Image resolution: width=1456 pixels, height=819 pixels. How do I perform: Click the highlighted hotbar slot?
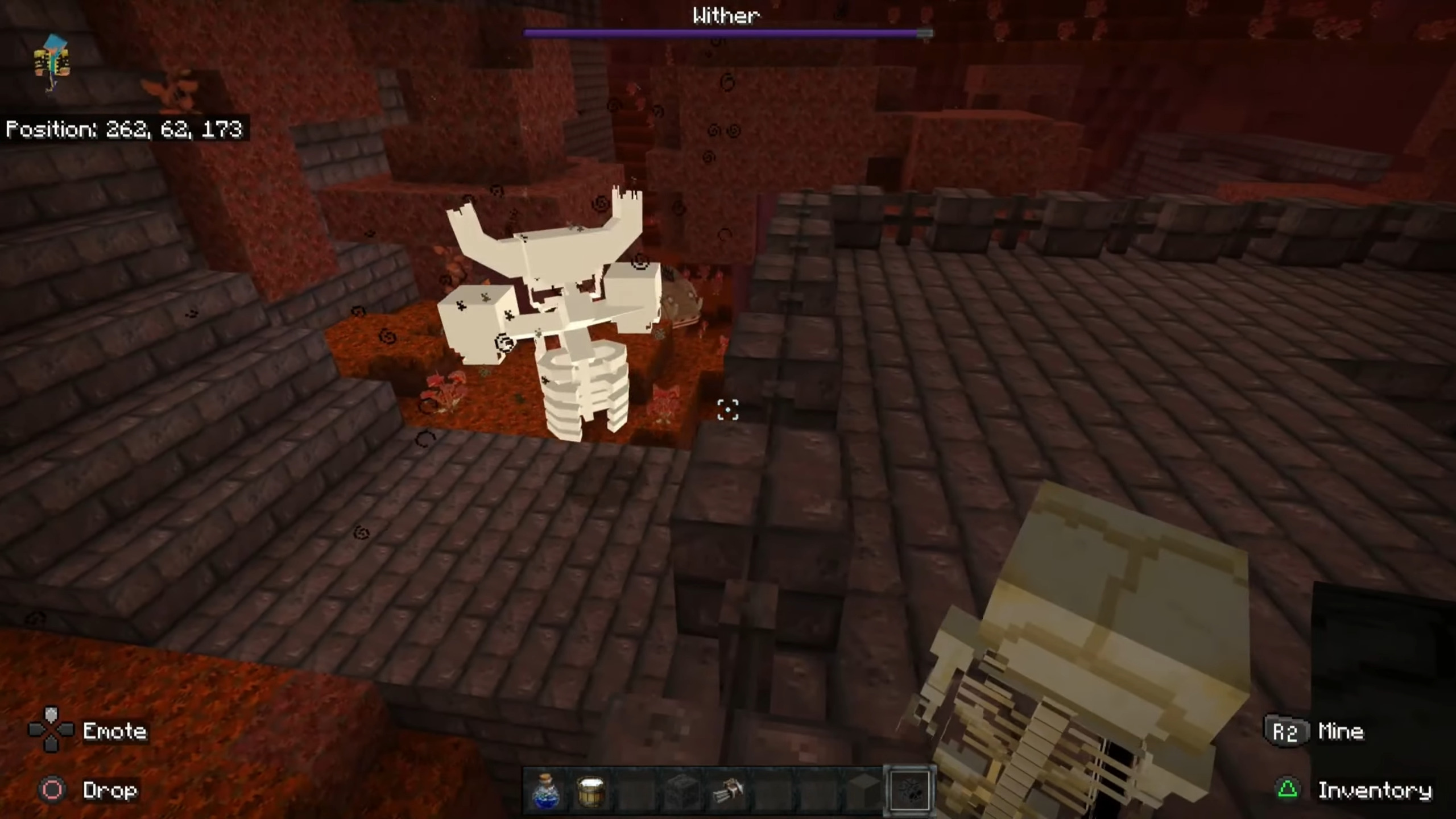909,791
